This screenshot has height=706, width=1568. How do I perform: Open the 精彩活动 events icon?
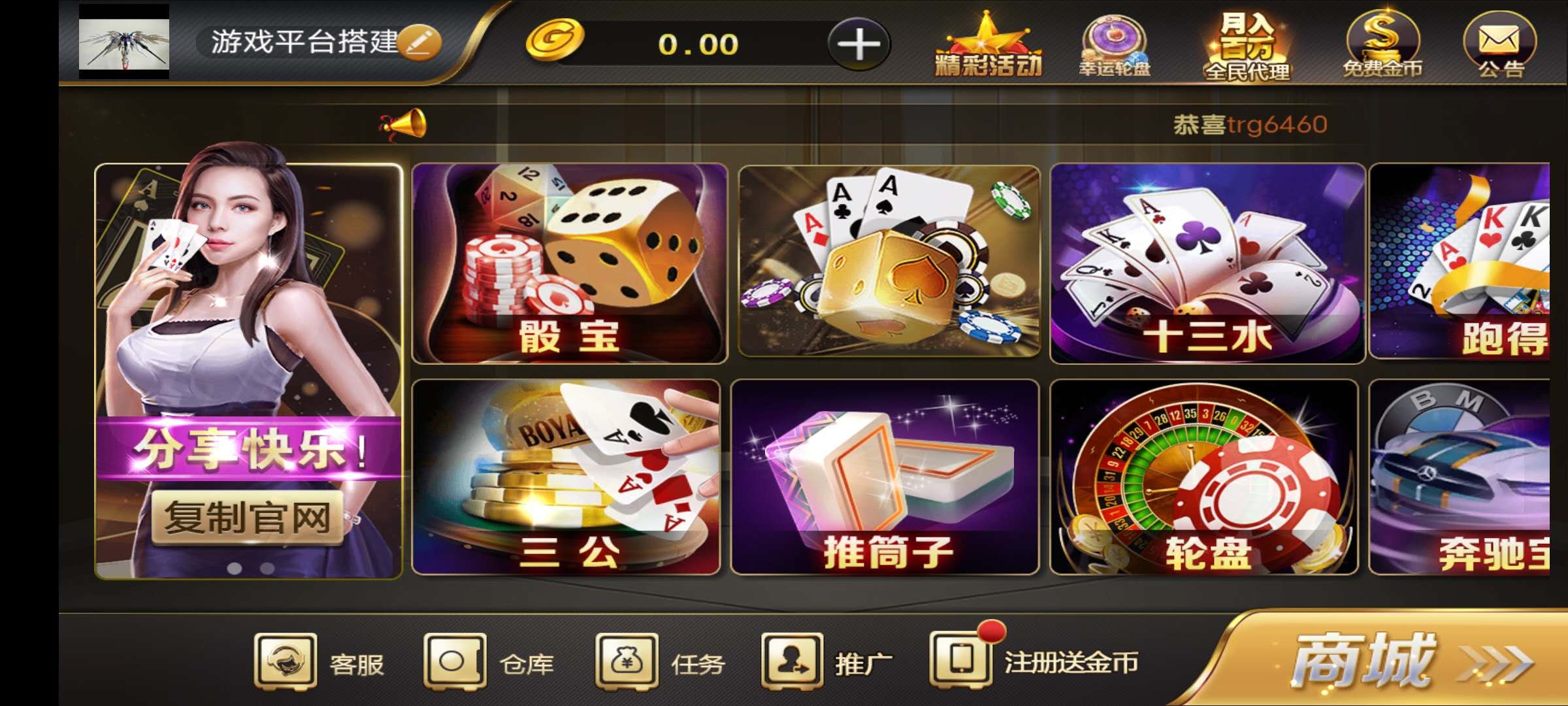pos(988,46)
